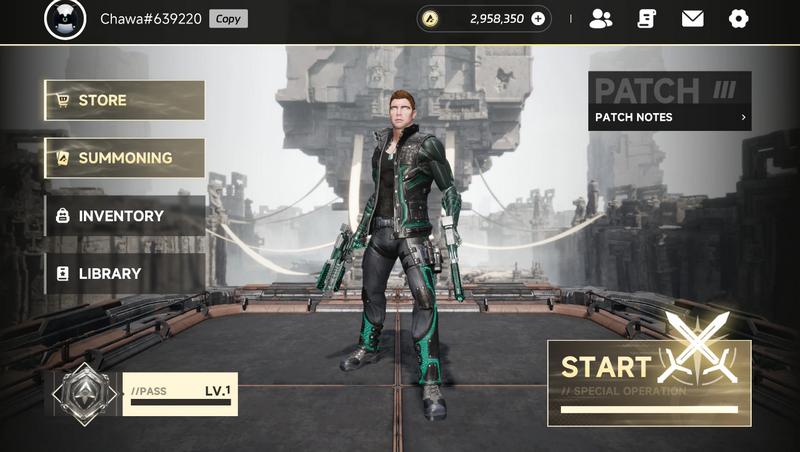Open the Inventory
Viewport: 800px width, 452px height.
pos(124,216)
